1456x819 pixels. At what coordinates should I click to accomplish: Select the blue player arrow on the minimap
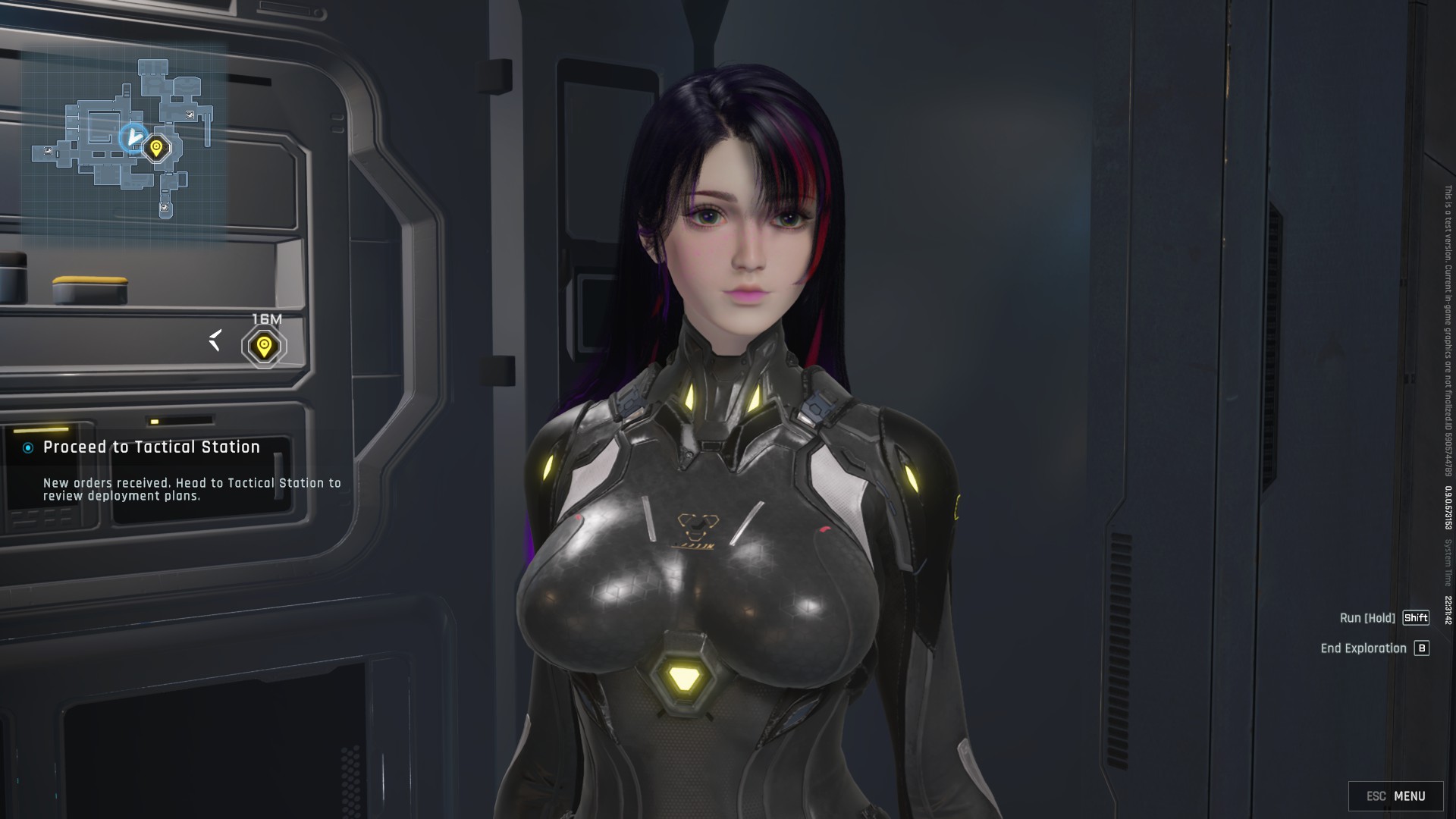tap(135, 137)
